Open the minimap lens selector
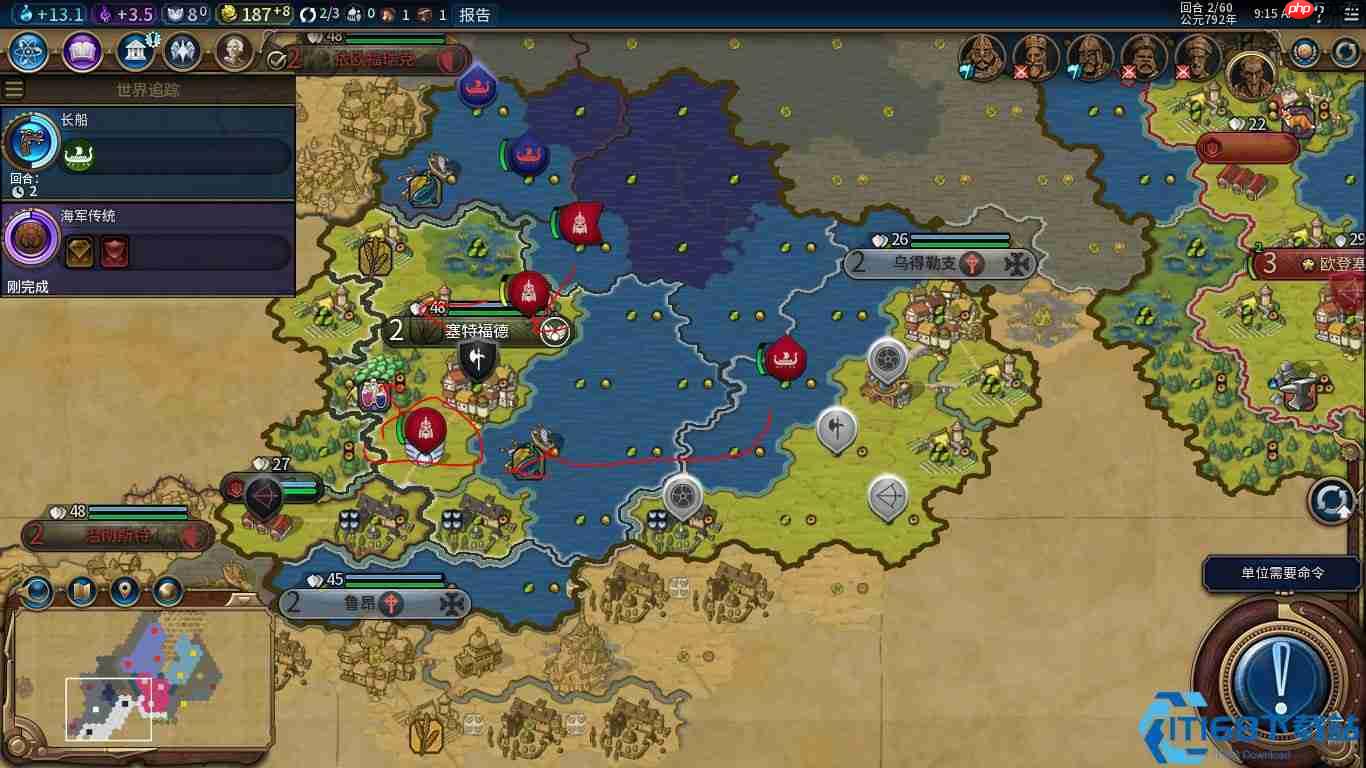This screenshot has height=768, width=1366. [37, 592]
